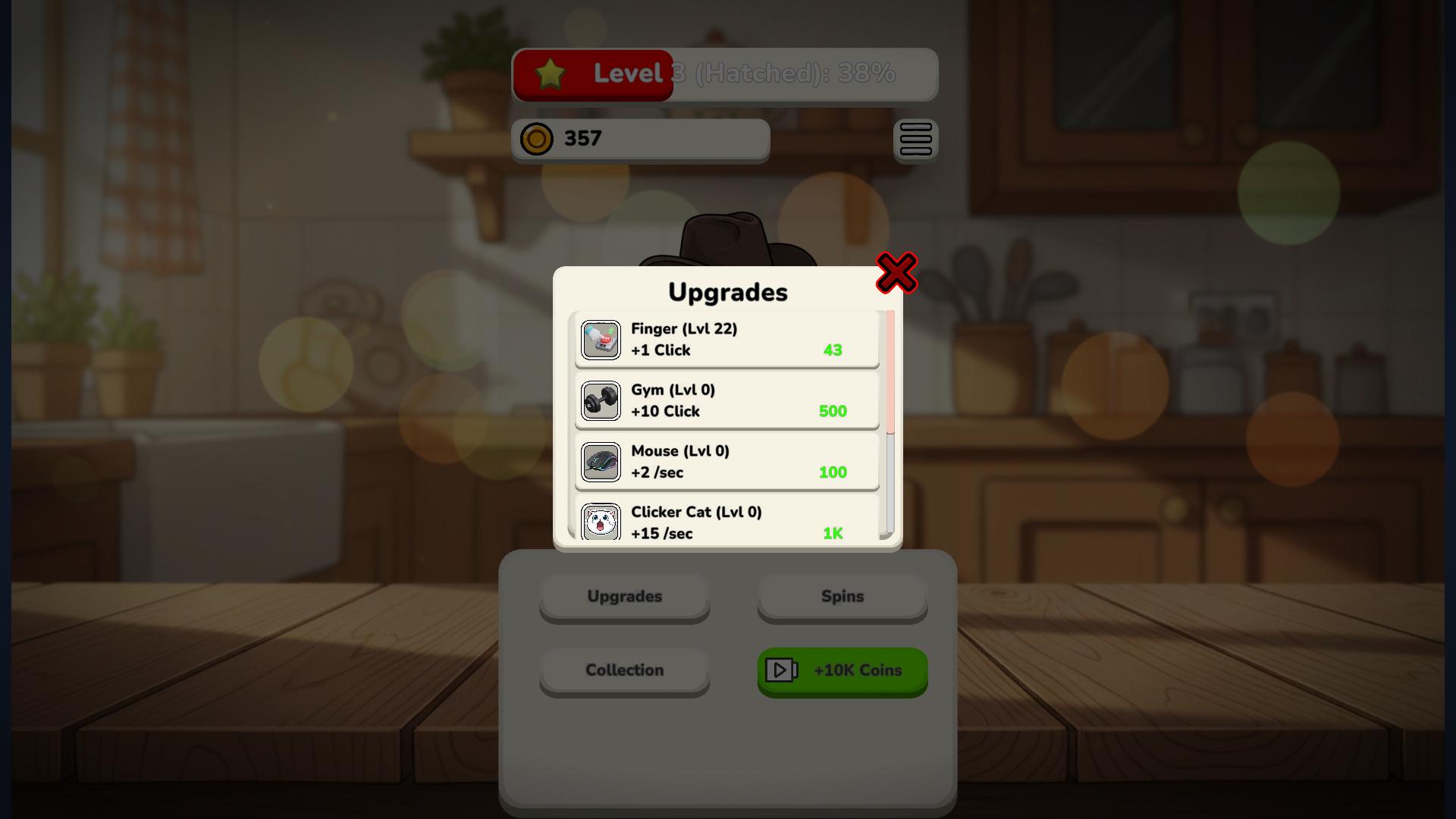Open the Collection screen
1456x819 pixels.
pyautogui.click(x=624, y=670)
